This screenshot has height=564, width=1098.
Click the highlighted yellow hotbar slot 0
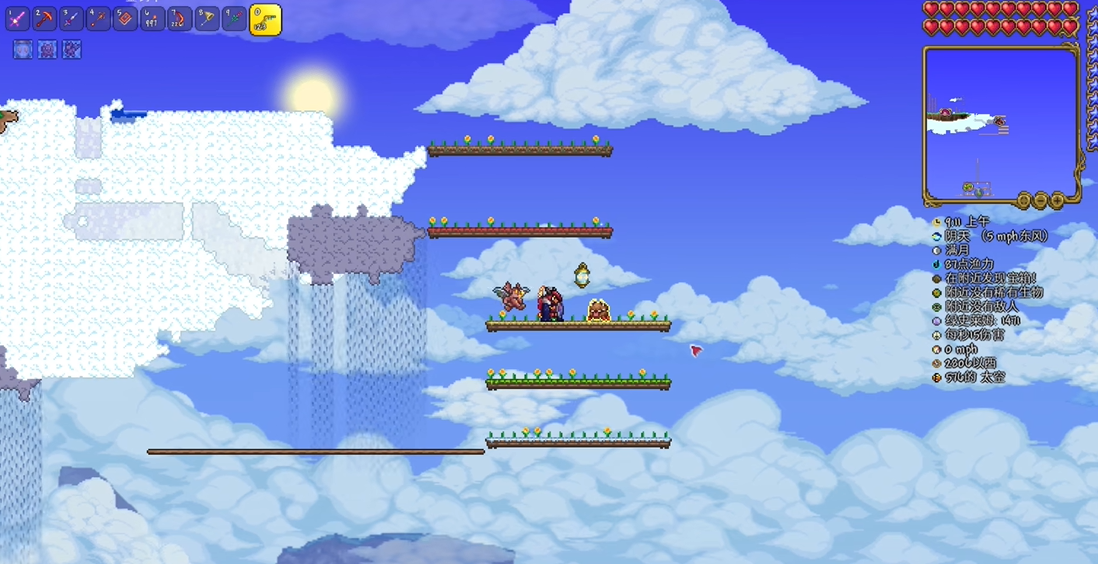coord(264,19)
